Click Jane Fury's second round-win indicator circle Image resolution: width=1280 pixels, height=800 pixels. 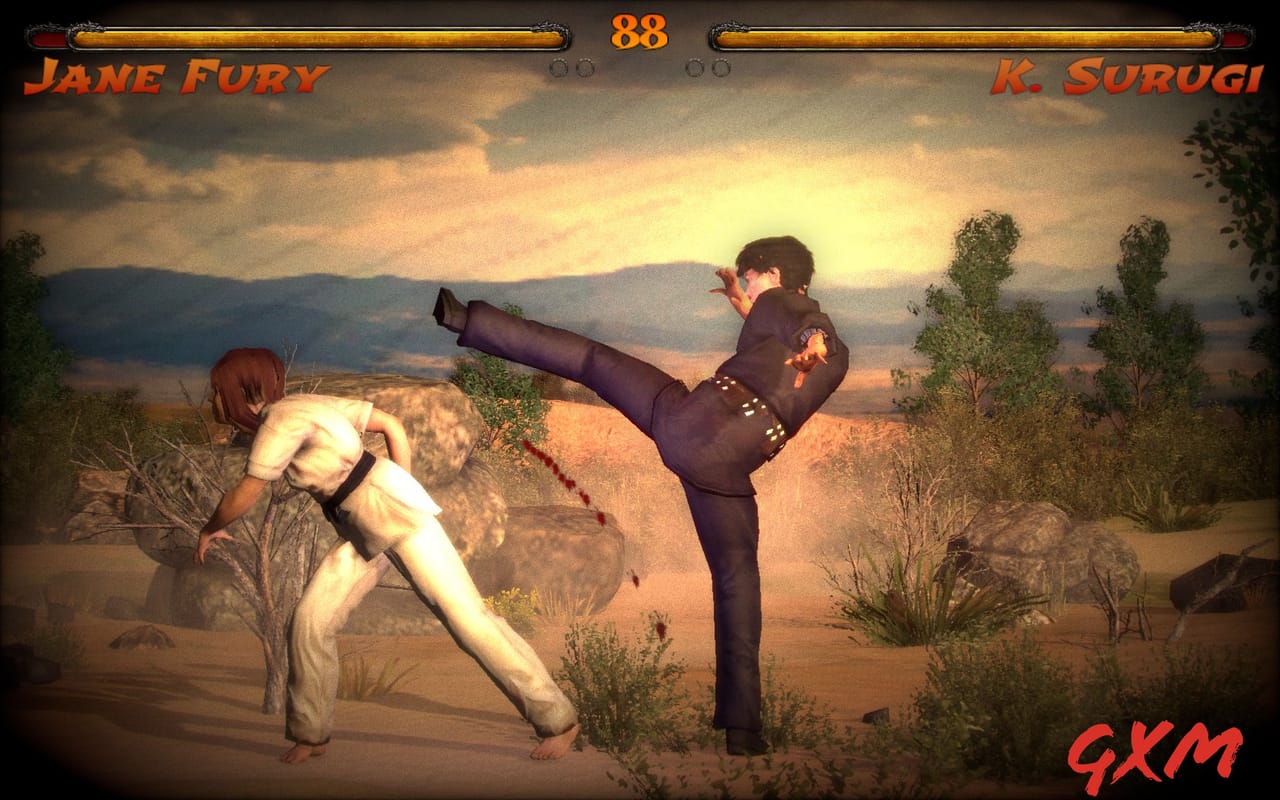click(x=585, y=68)
